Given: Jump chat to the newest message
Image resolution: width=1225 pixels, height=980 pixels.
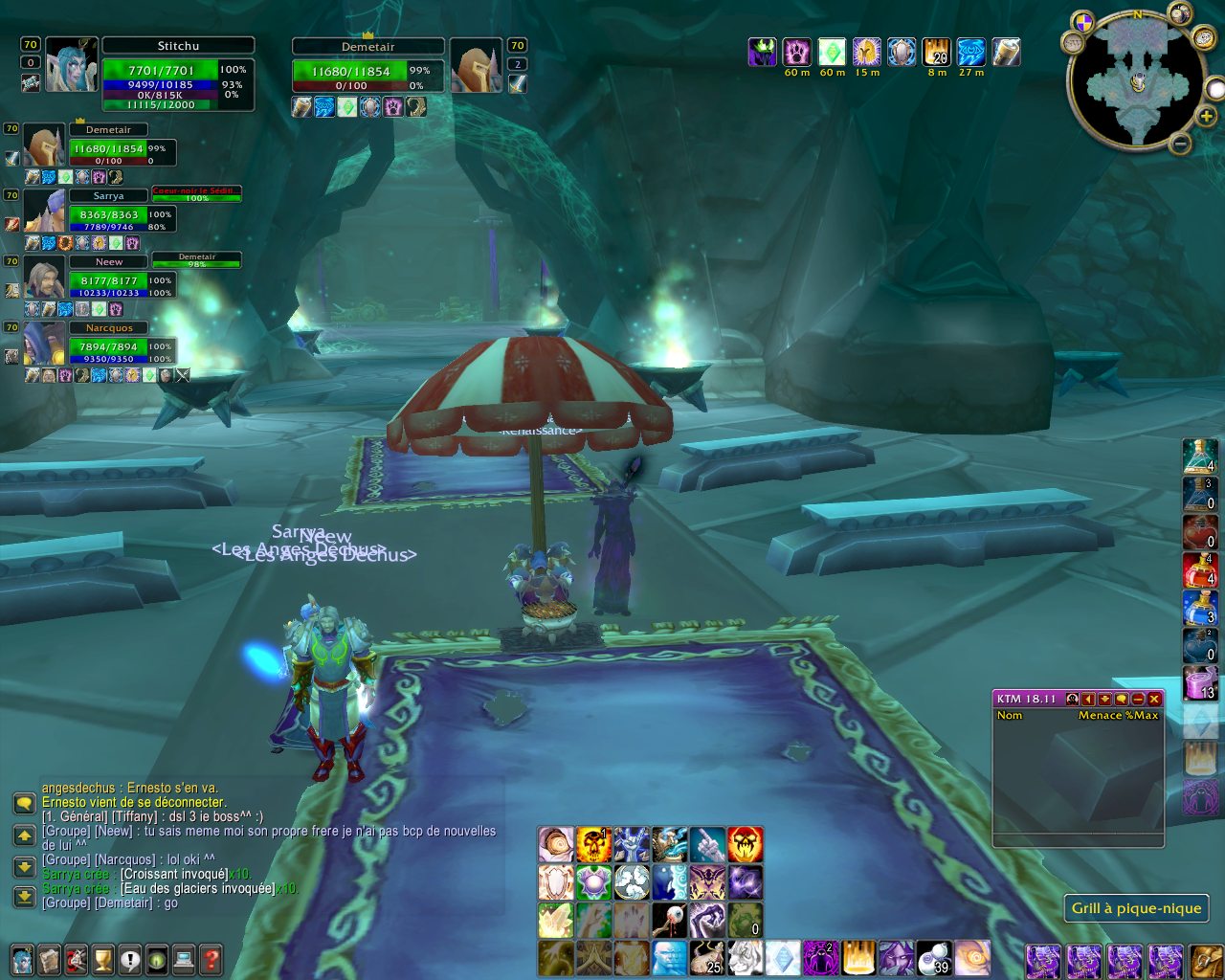Looking at the screenshot, I should pyautogui.click(x=24, y=898).
